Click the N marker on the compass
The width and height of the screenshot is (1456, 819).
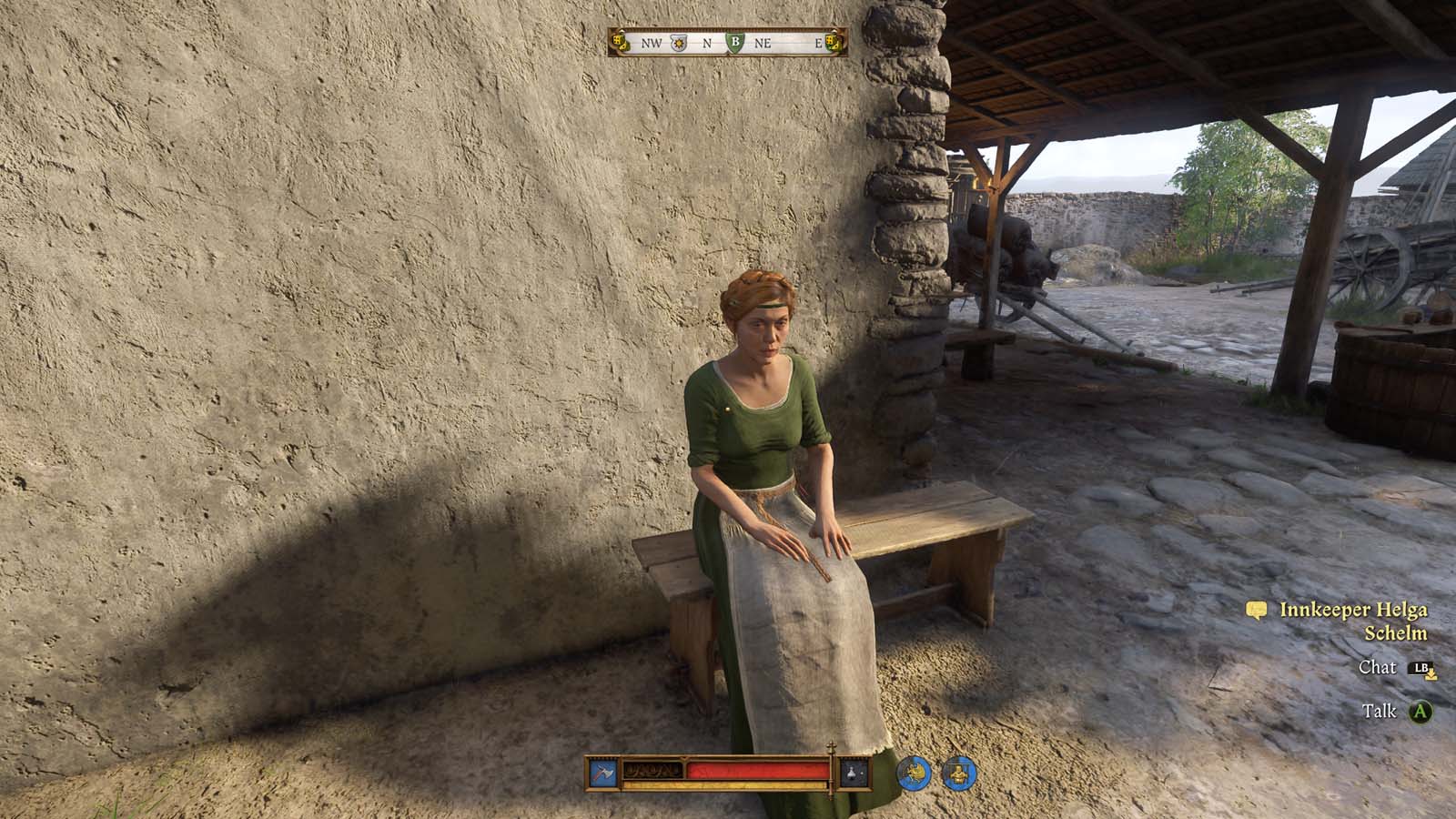point(707,42)
